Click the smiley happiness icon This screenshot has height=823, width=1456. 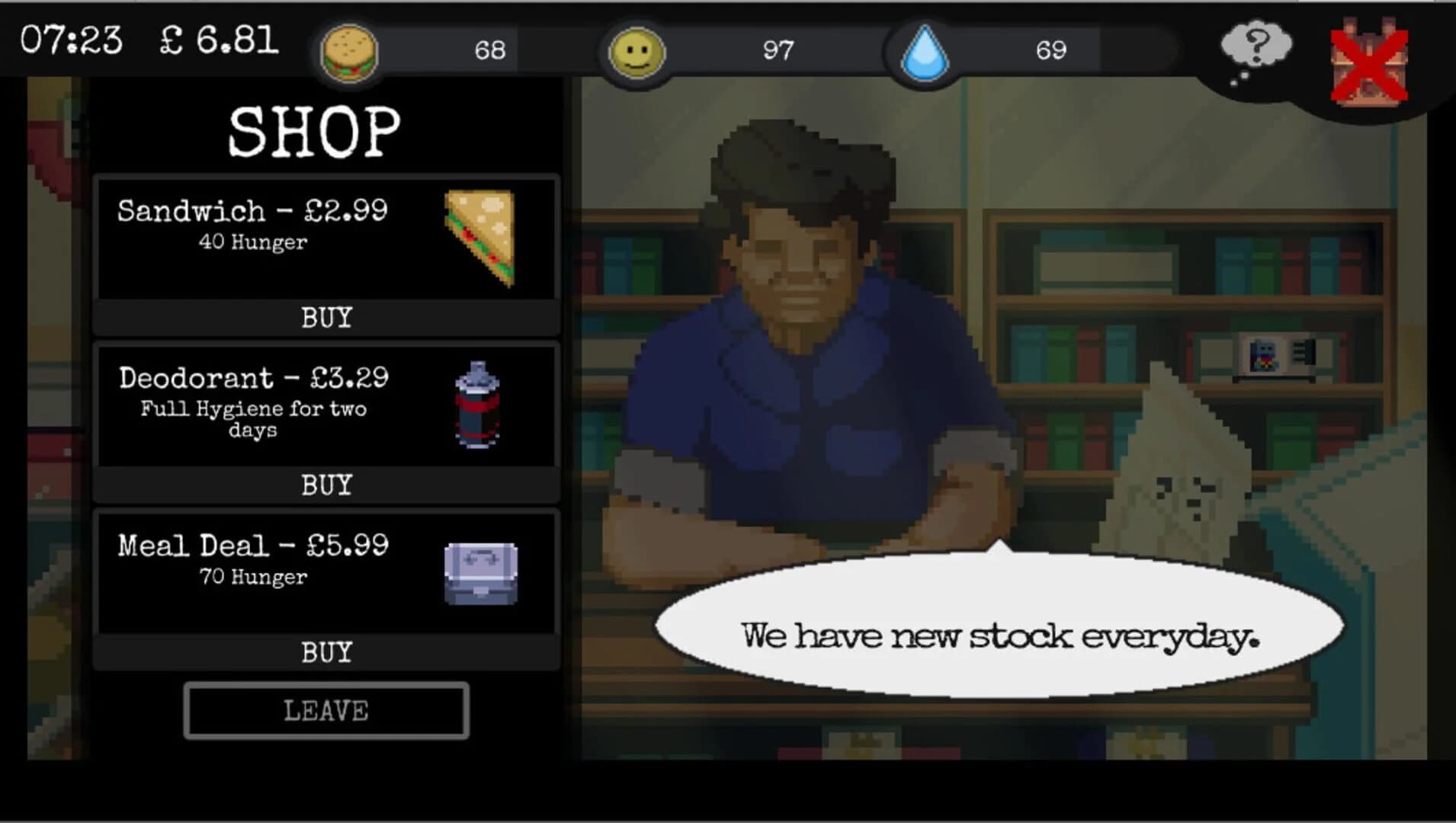coord(635,50)
